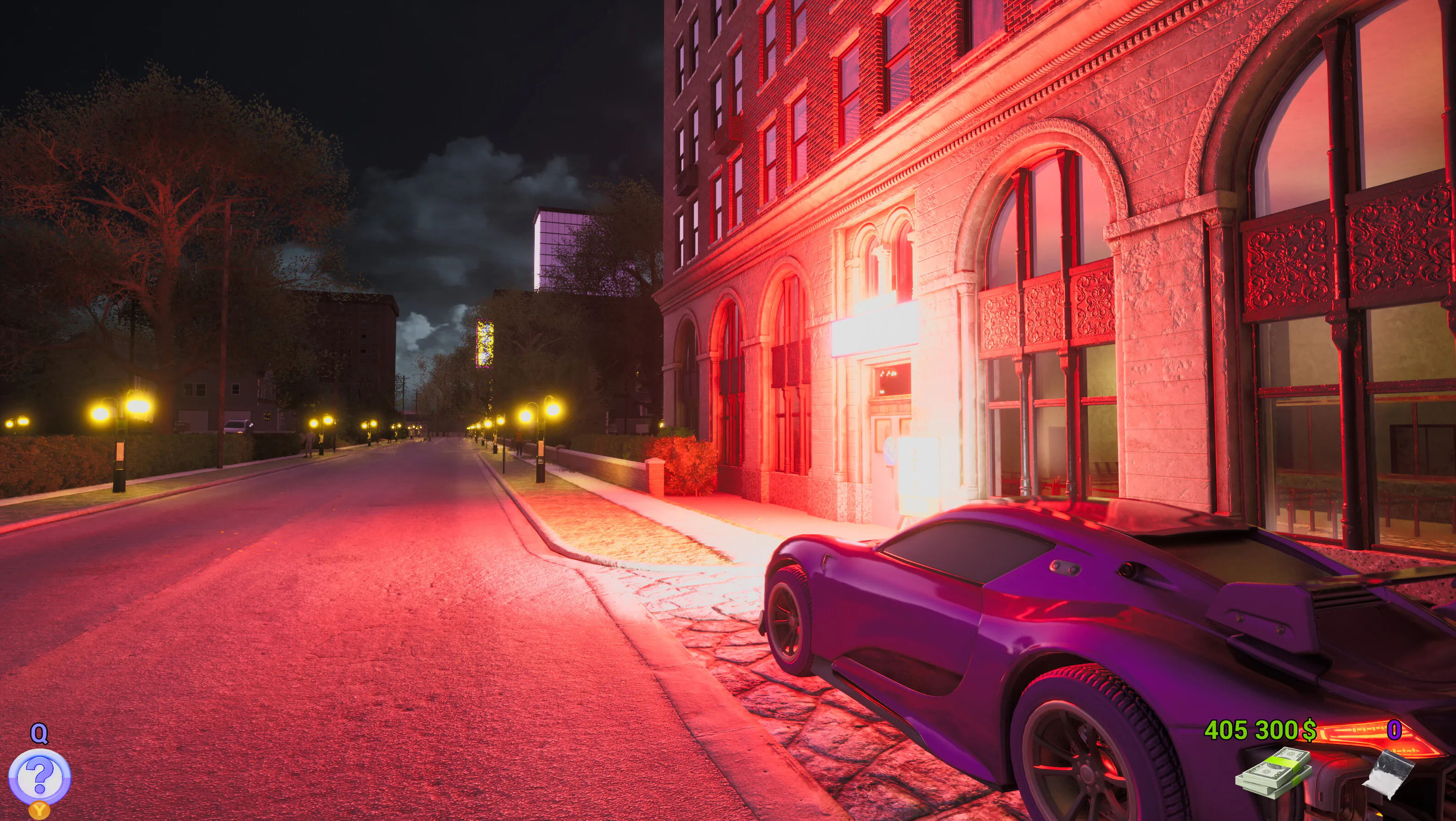Open the question mark help bubble

[39, 777]
